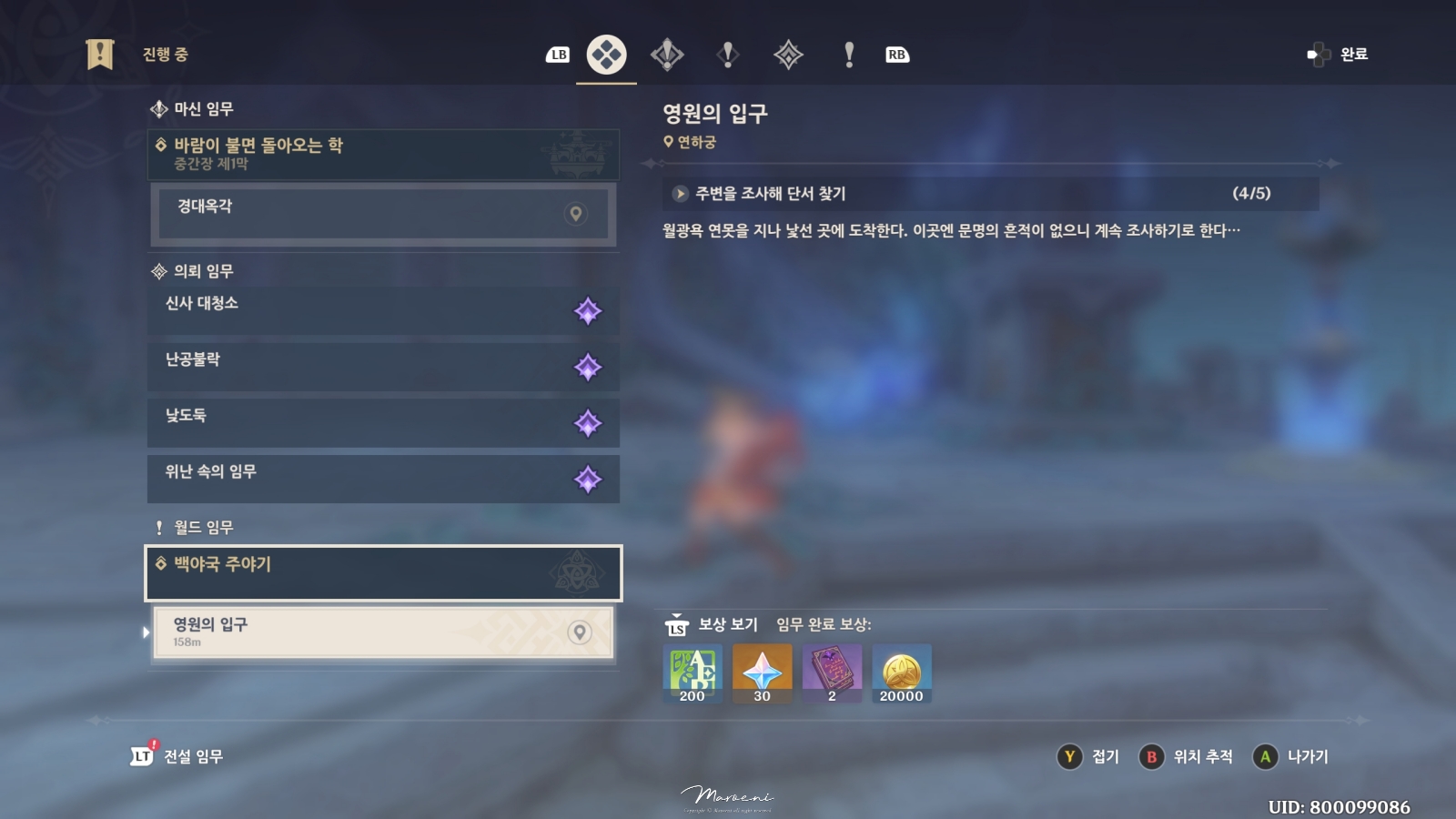The width and height of the screenshot is (1456, 819).
Task: Exit the quest menu via 나가기
Action: click(x=1292, y=756)
